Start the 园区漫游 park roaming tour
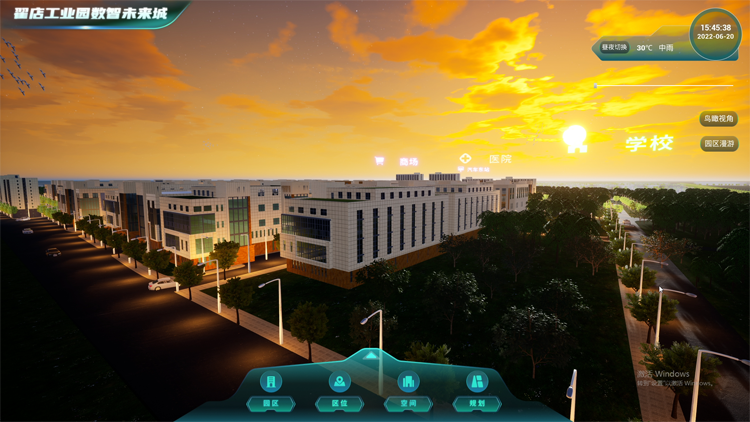The image size is (750, 422). [719, 144]
